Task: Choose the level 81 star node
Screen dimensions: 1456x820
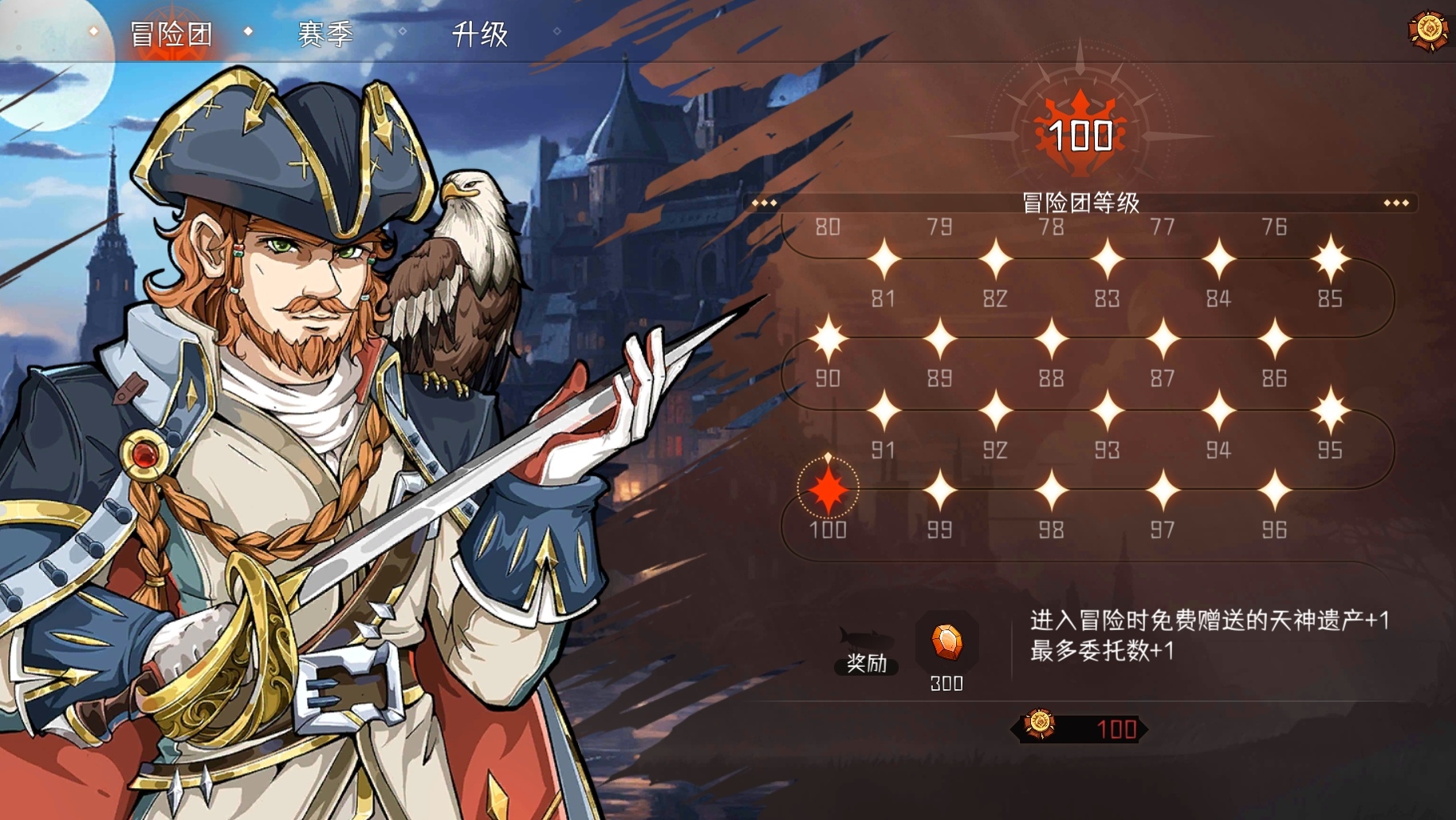Action: [x=883, y=260]
